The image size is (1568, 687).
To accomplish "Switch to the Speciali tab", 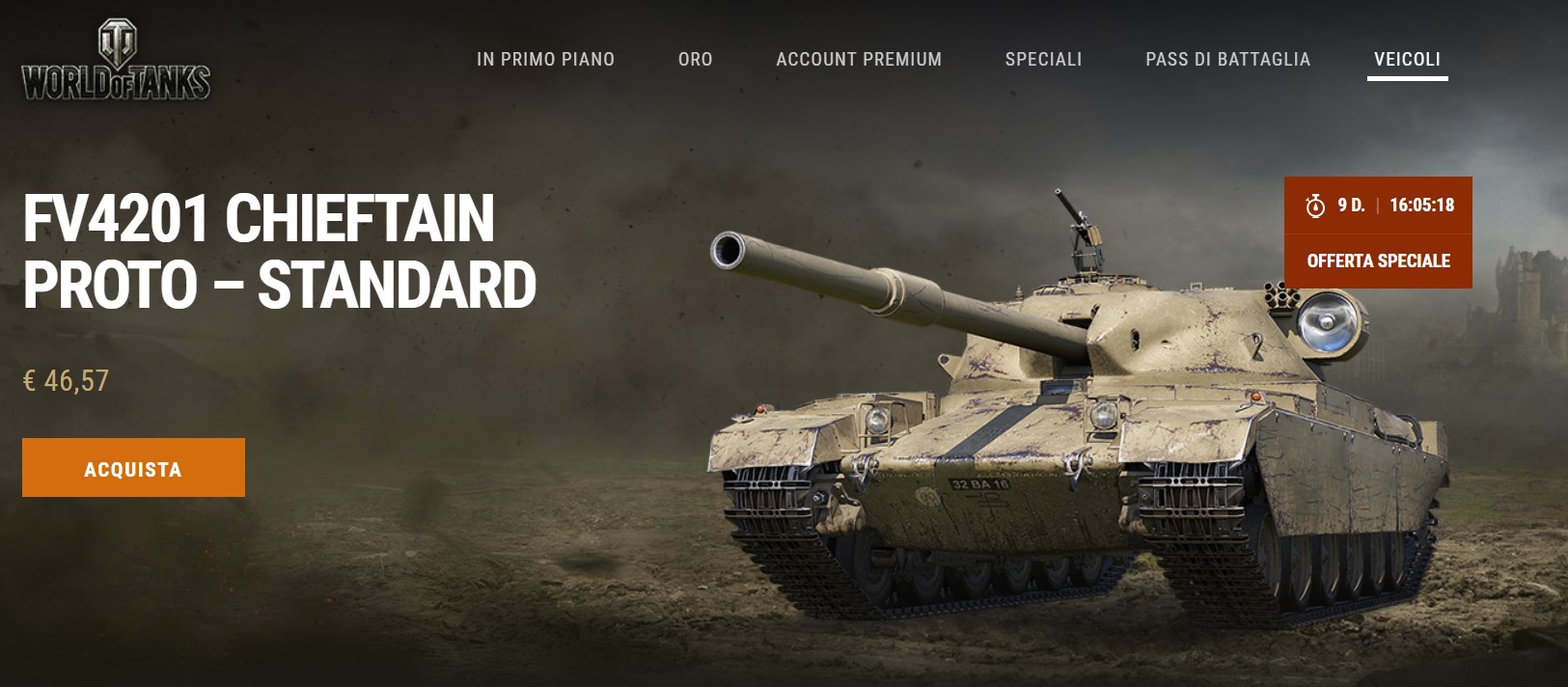I will coord(1043,60).
